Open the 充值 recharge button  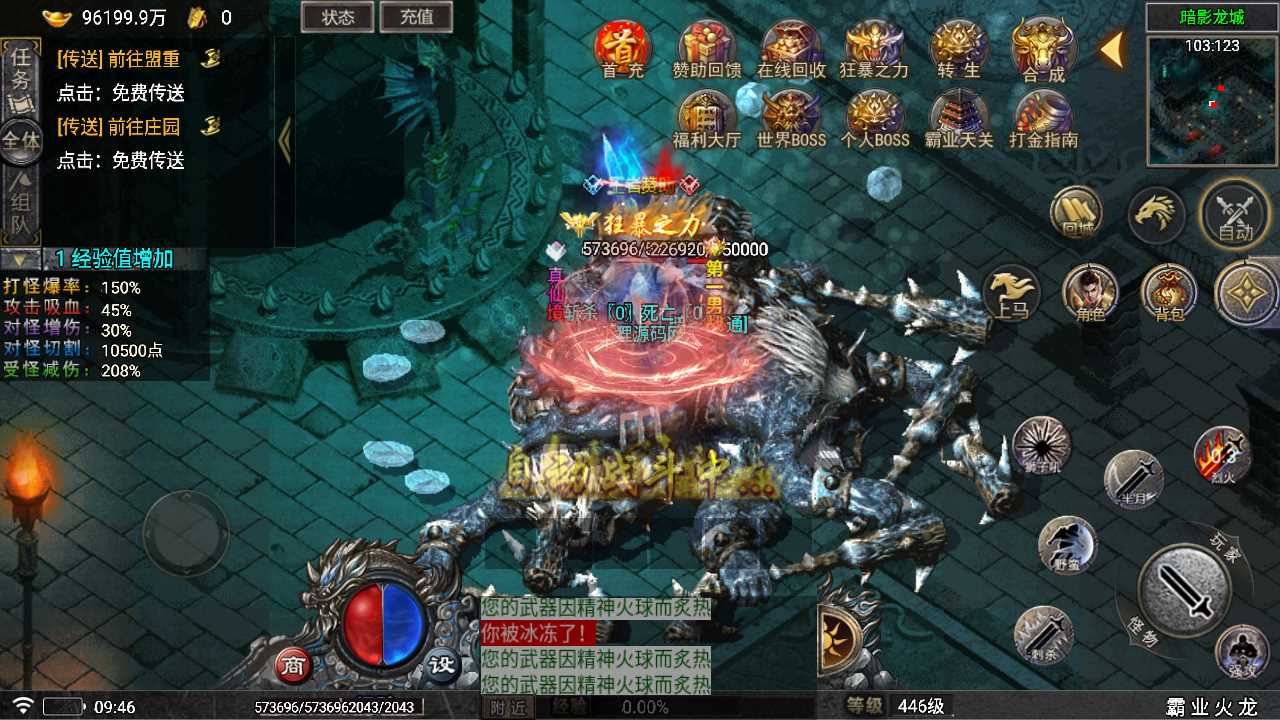416,16
